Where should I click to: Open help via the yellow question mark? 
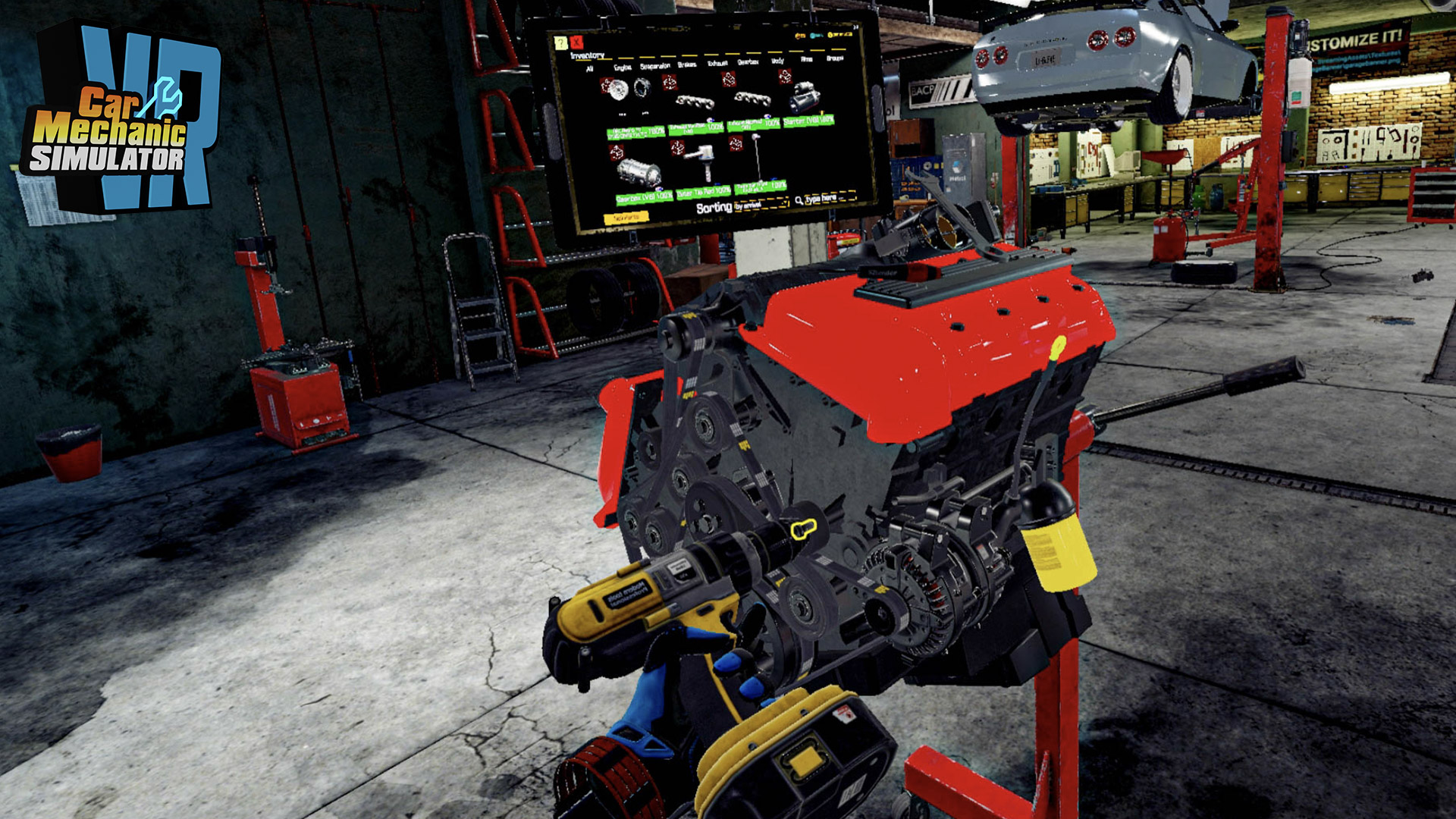coord(560,42)
